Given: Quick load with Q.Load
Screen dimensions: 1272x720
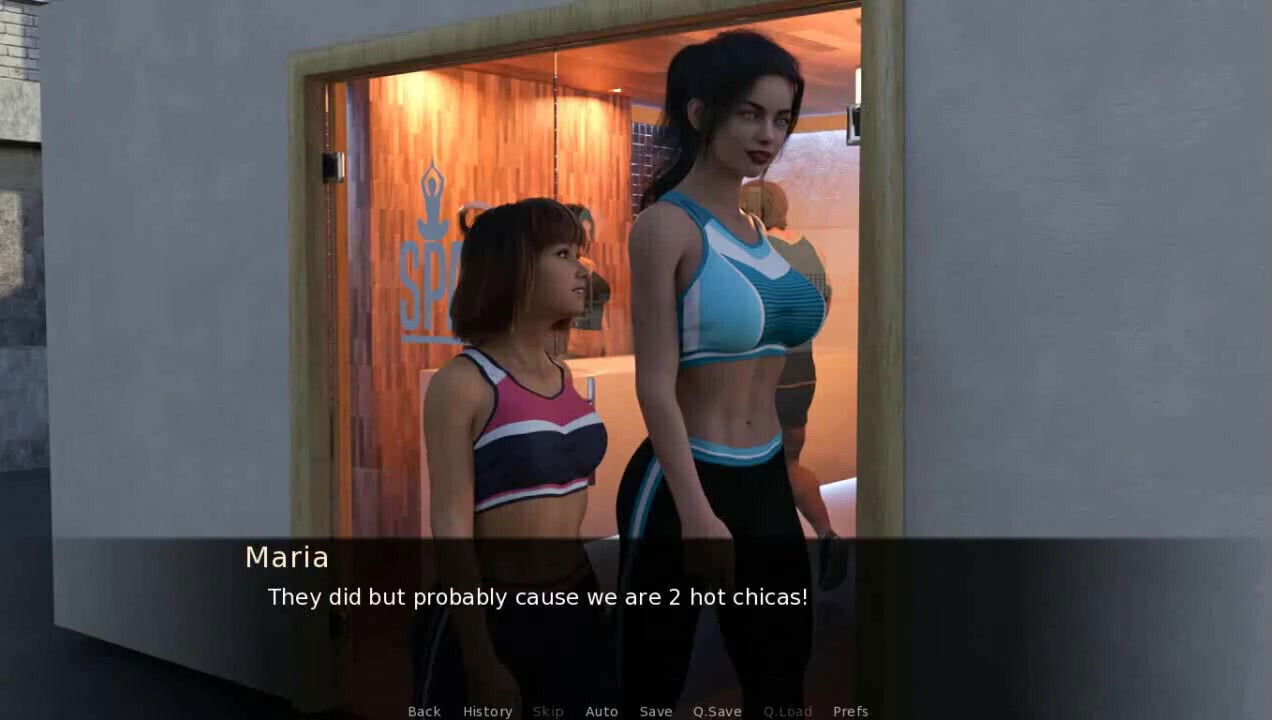Looking at the screenshot, I should (788, 711).
